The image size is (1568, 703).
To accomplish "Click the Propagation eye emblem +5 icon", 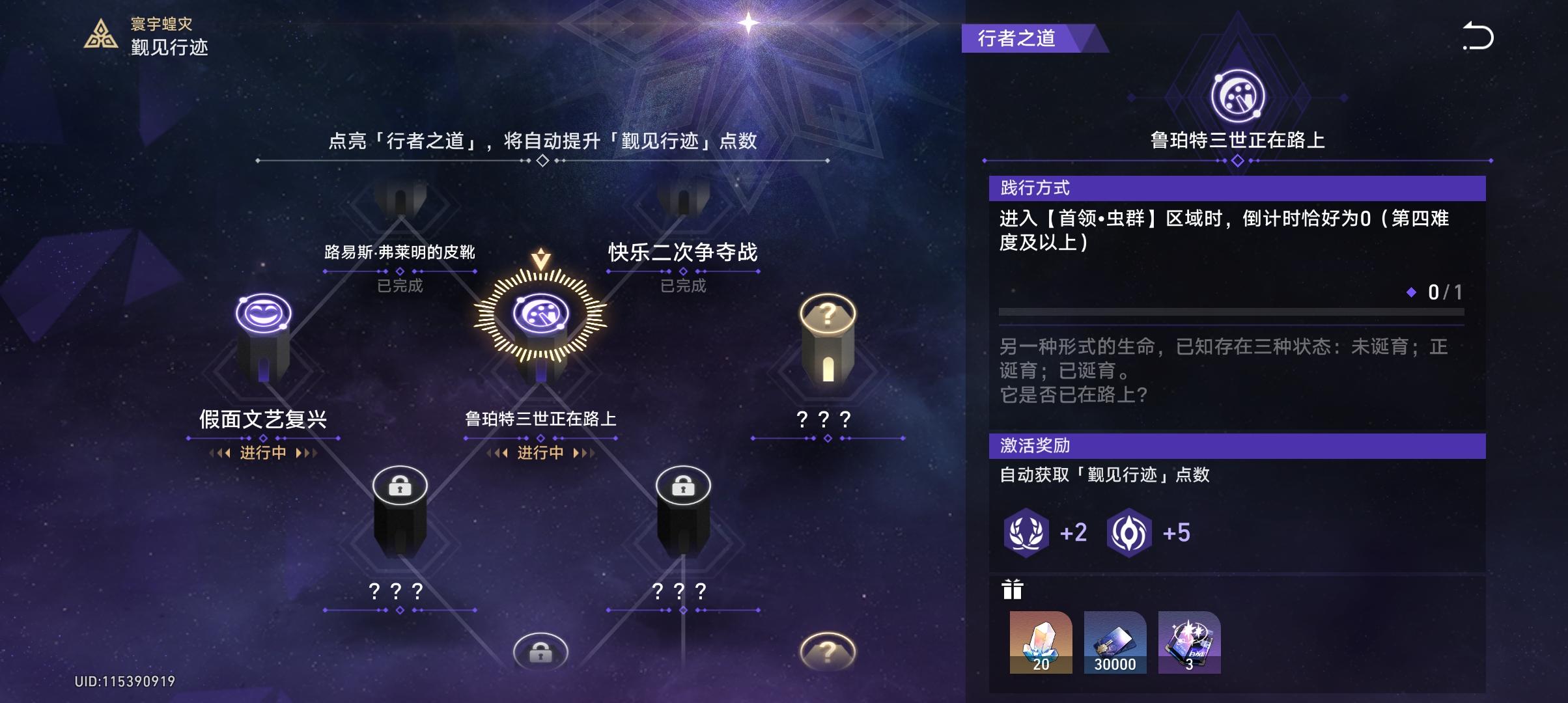I will click(1131, 534).
